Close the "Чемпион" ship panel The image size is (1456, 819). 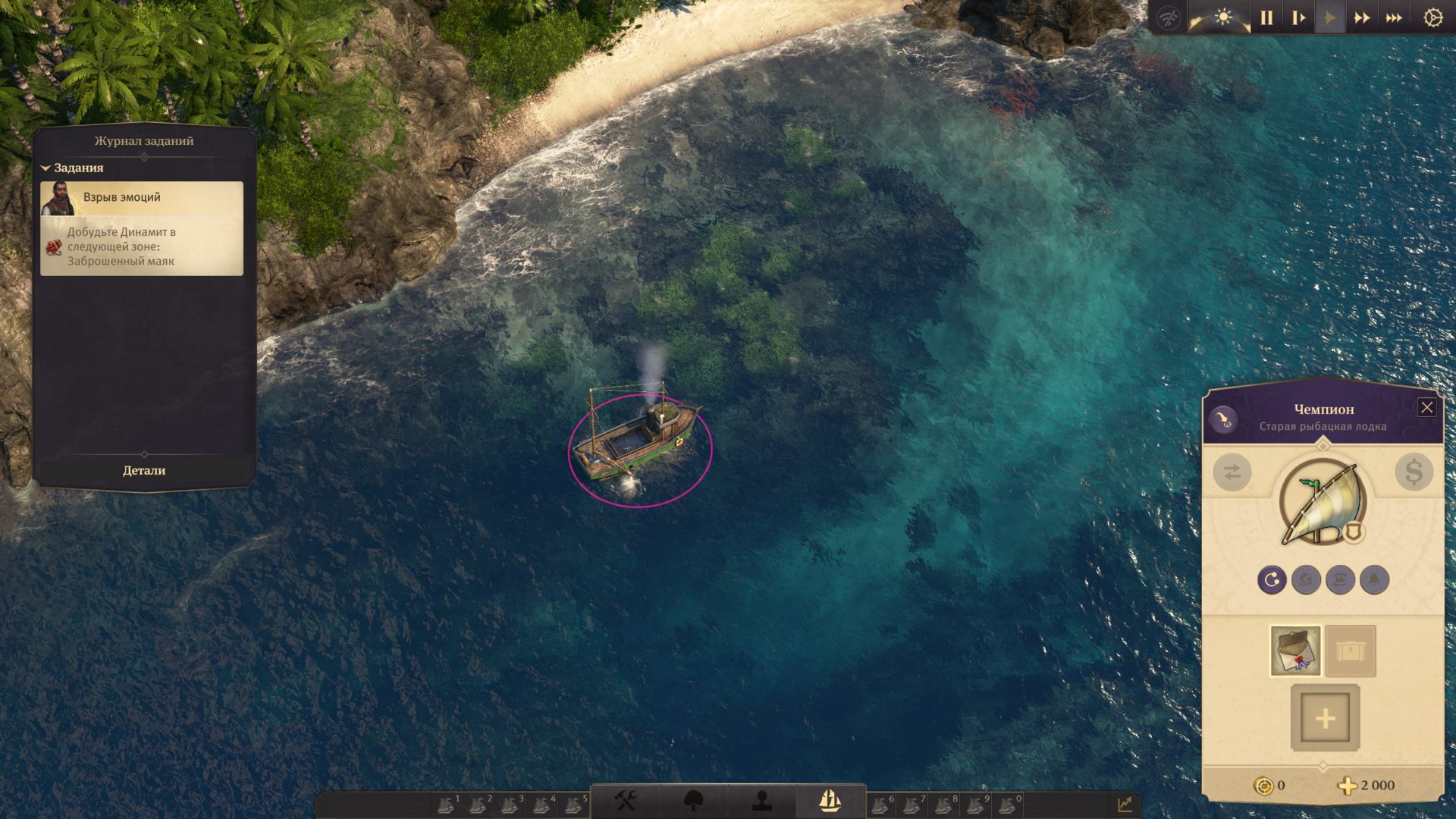(1426, 408)
